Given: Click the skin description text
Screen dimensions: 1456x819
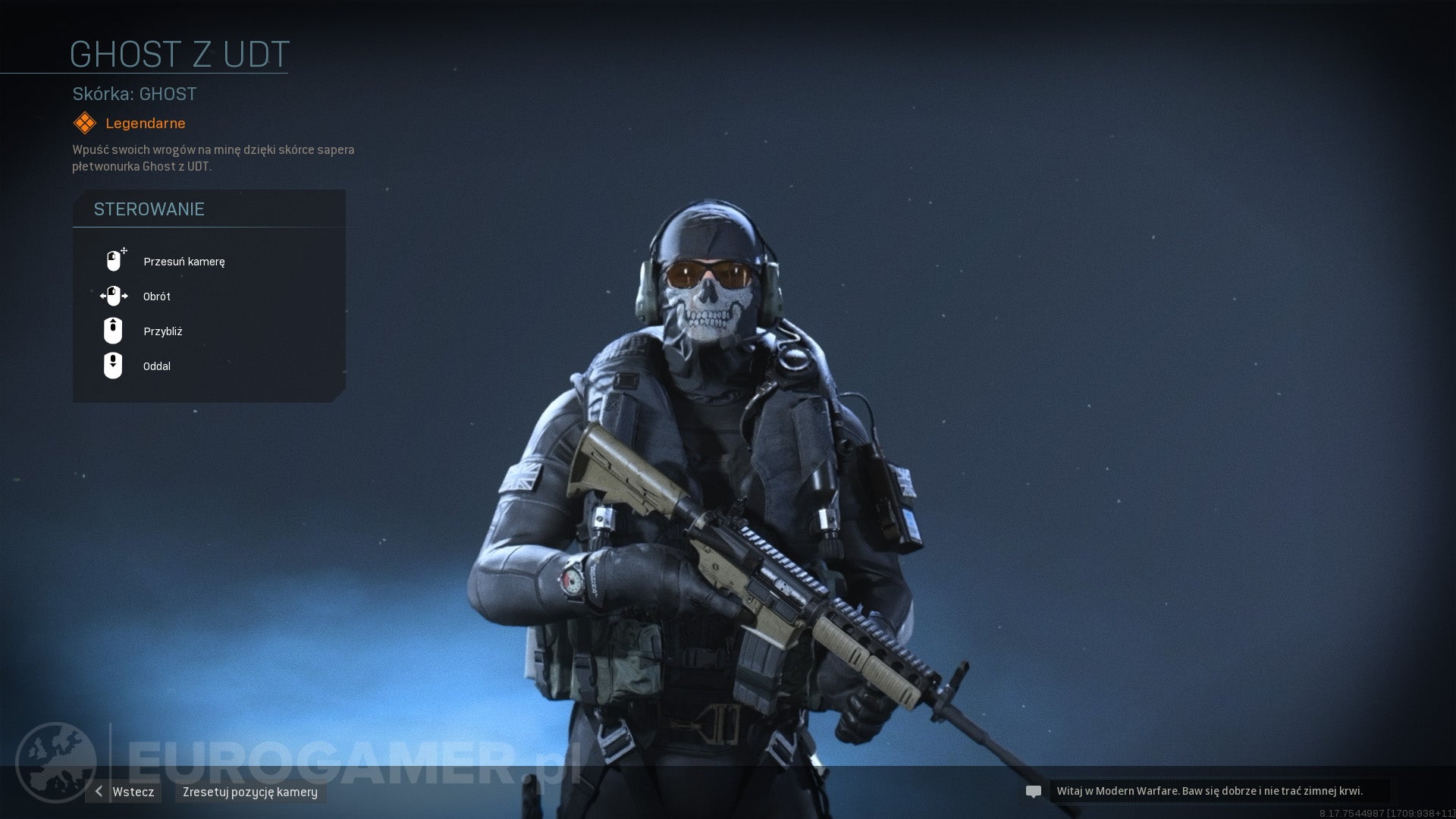Looking at the screenshot, I should [212, 157].
